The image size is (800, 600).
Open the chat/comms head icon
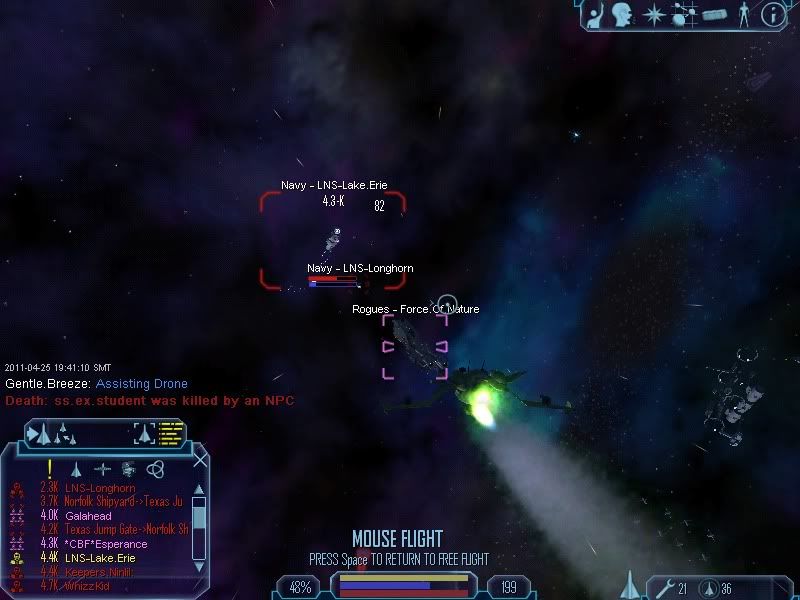point(625,14)
